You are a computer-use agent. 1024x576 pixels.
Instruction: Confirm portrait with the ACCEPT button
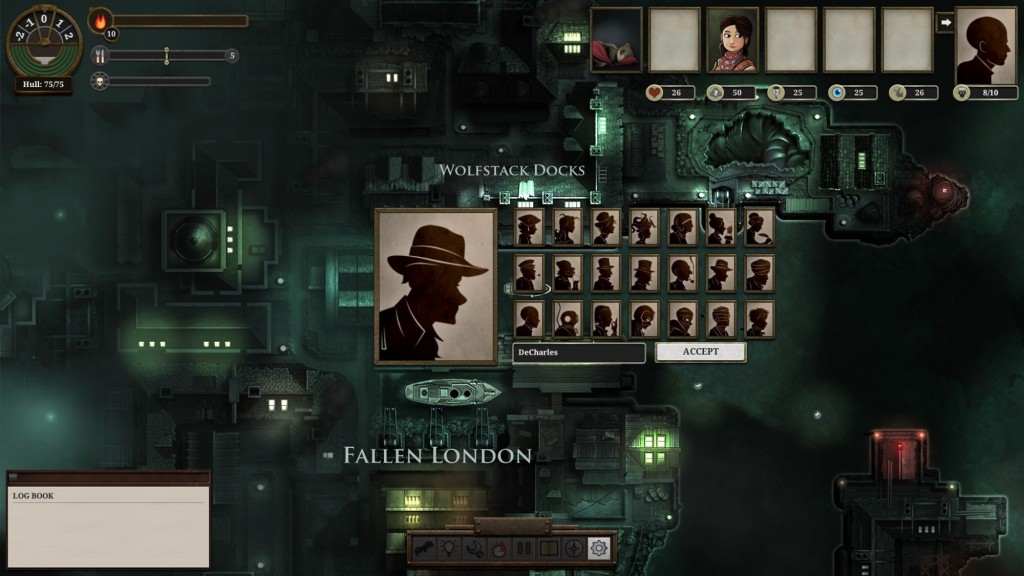700,352
